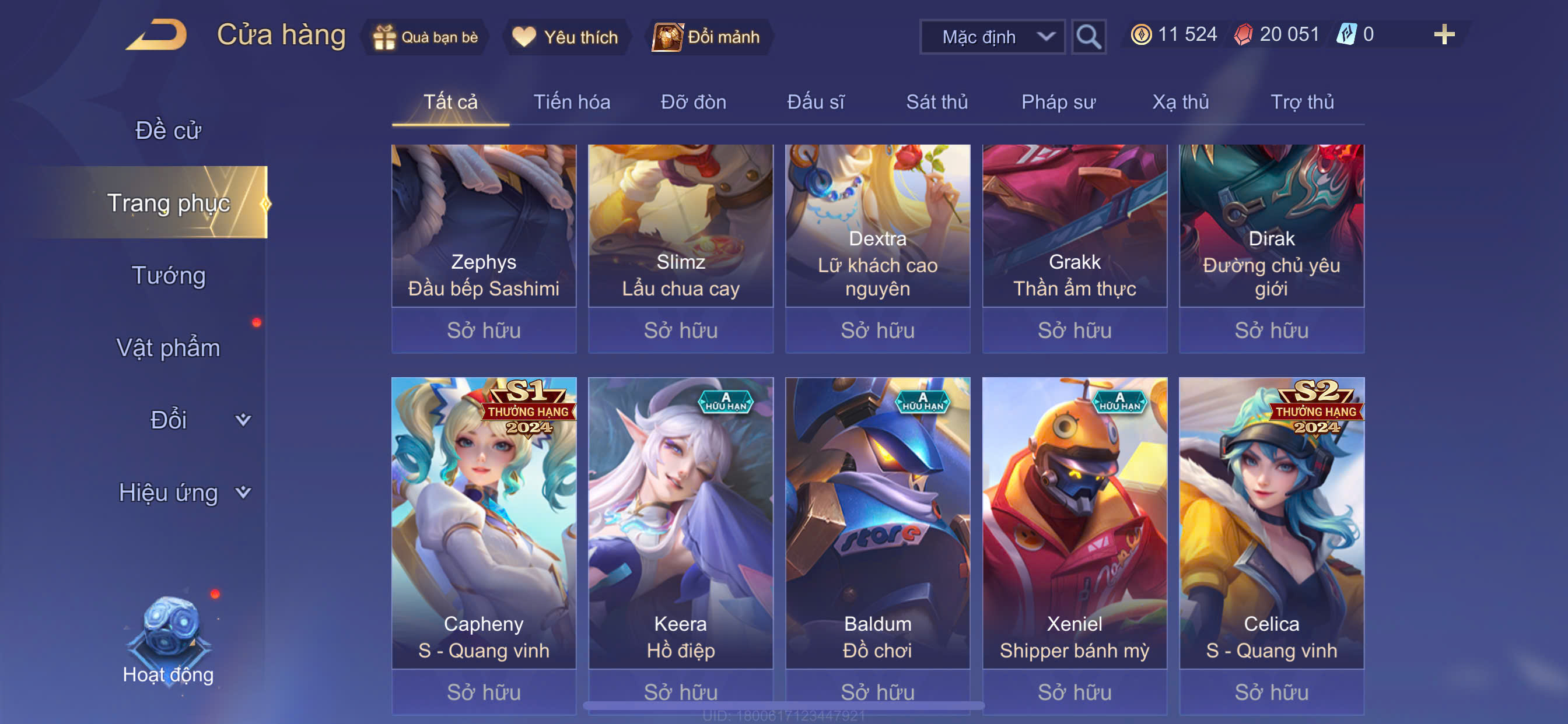Viewport: 1568px width, 724px height.
Task: Open the Yêu thích favorites list
Action: pyautogui.click(x=565, y=37)
